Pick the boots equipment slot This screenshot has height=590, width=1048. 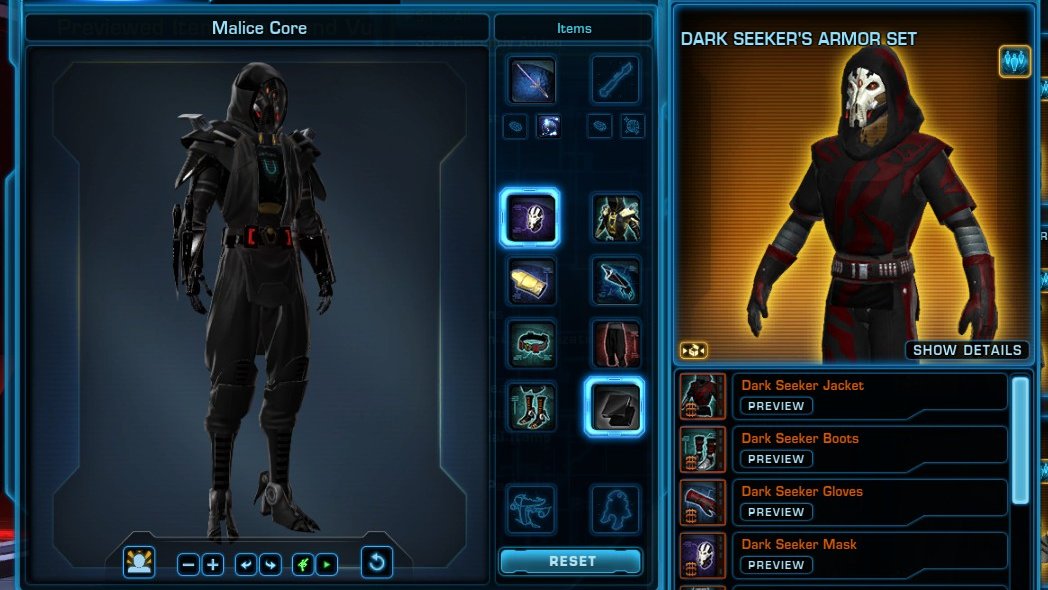(530, 407)
